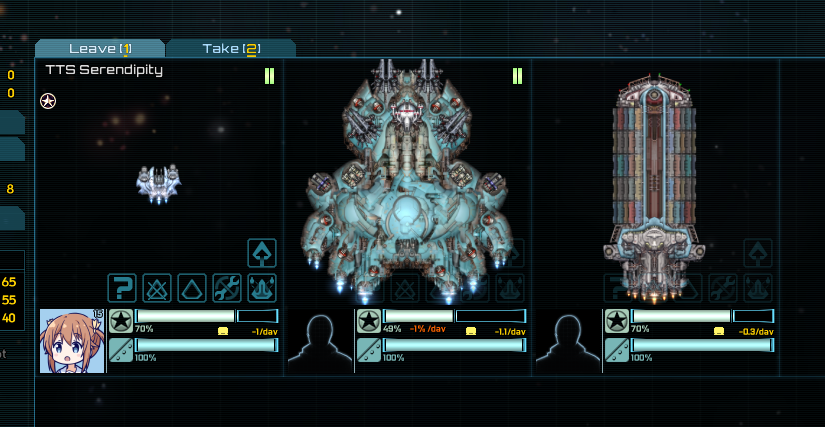Activate the plain triangle icon button
825x427 pixels.
coord(192,289)
